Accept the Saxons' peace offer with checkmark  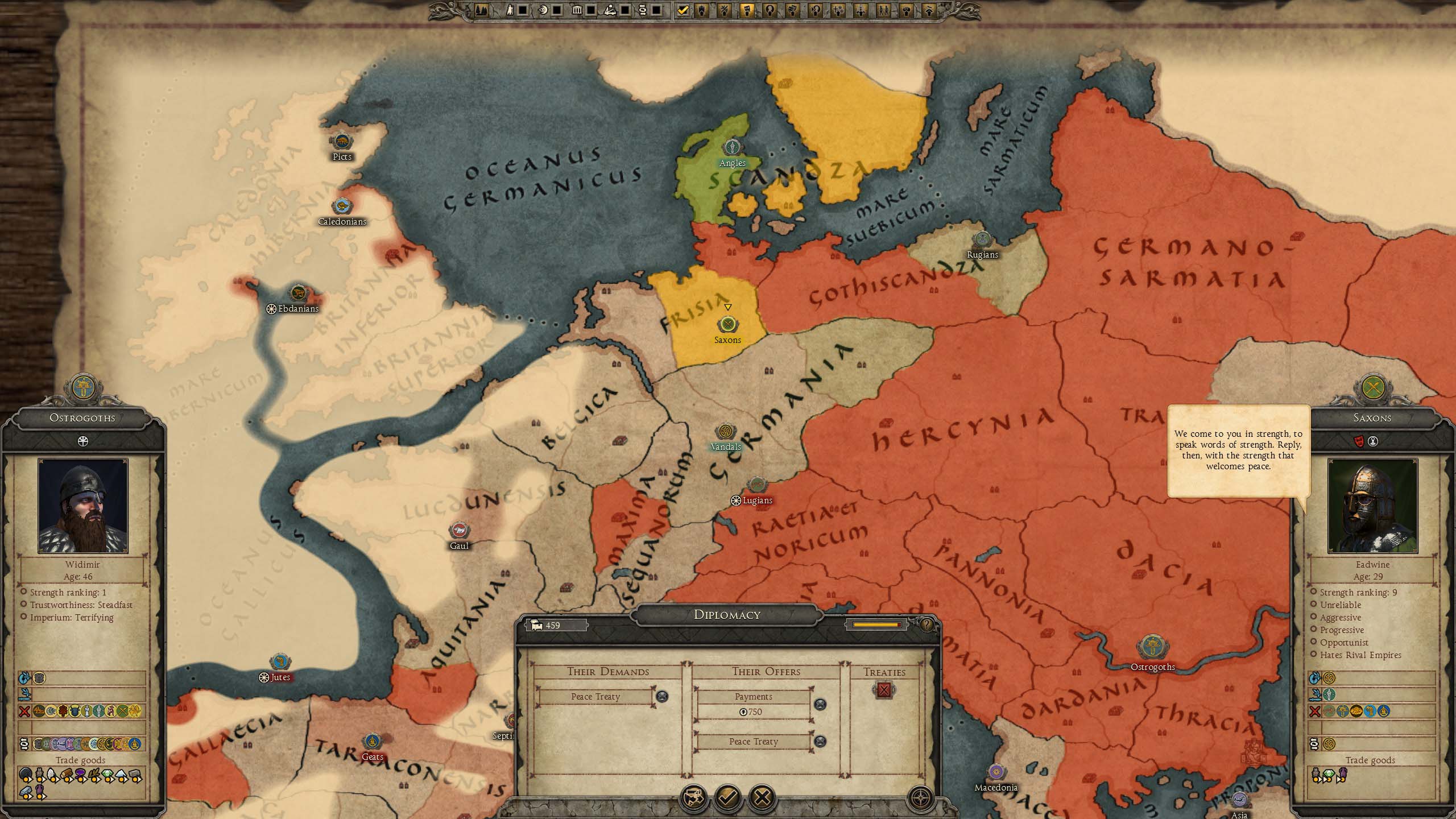(728, 797)
